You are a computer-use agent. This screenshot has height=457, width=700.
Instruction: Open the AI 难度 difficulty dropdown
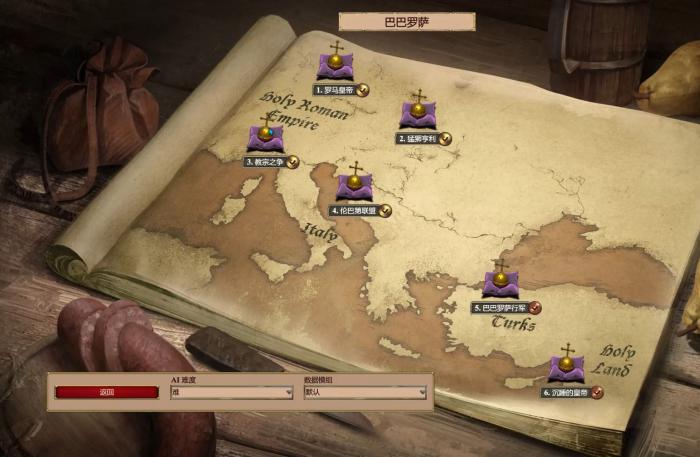point(231,393)
